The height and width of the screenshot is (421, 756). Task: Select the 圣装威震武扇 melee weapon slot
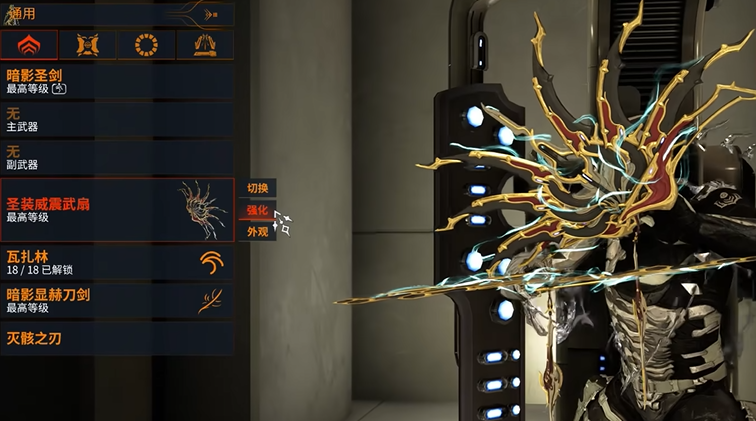[117, 209]
